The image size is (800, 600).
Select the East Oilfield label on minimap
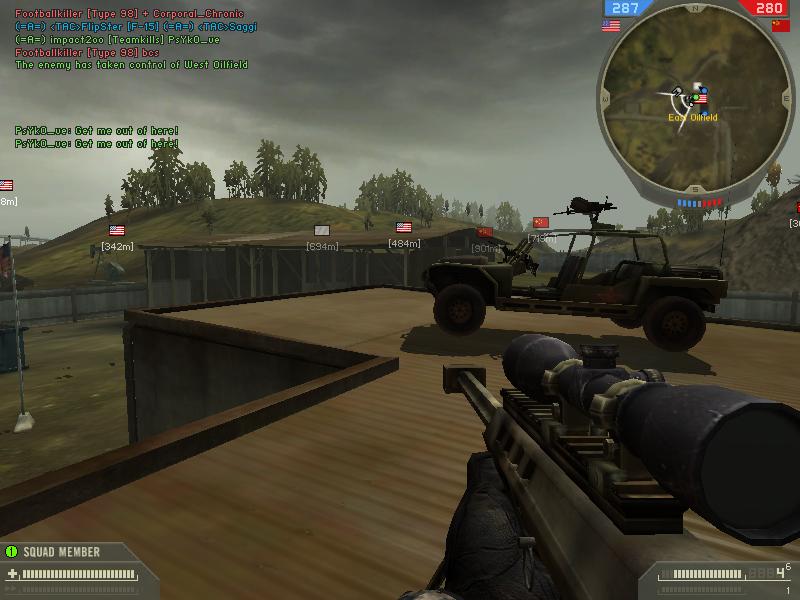pos(692,118)
